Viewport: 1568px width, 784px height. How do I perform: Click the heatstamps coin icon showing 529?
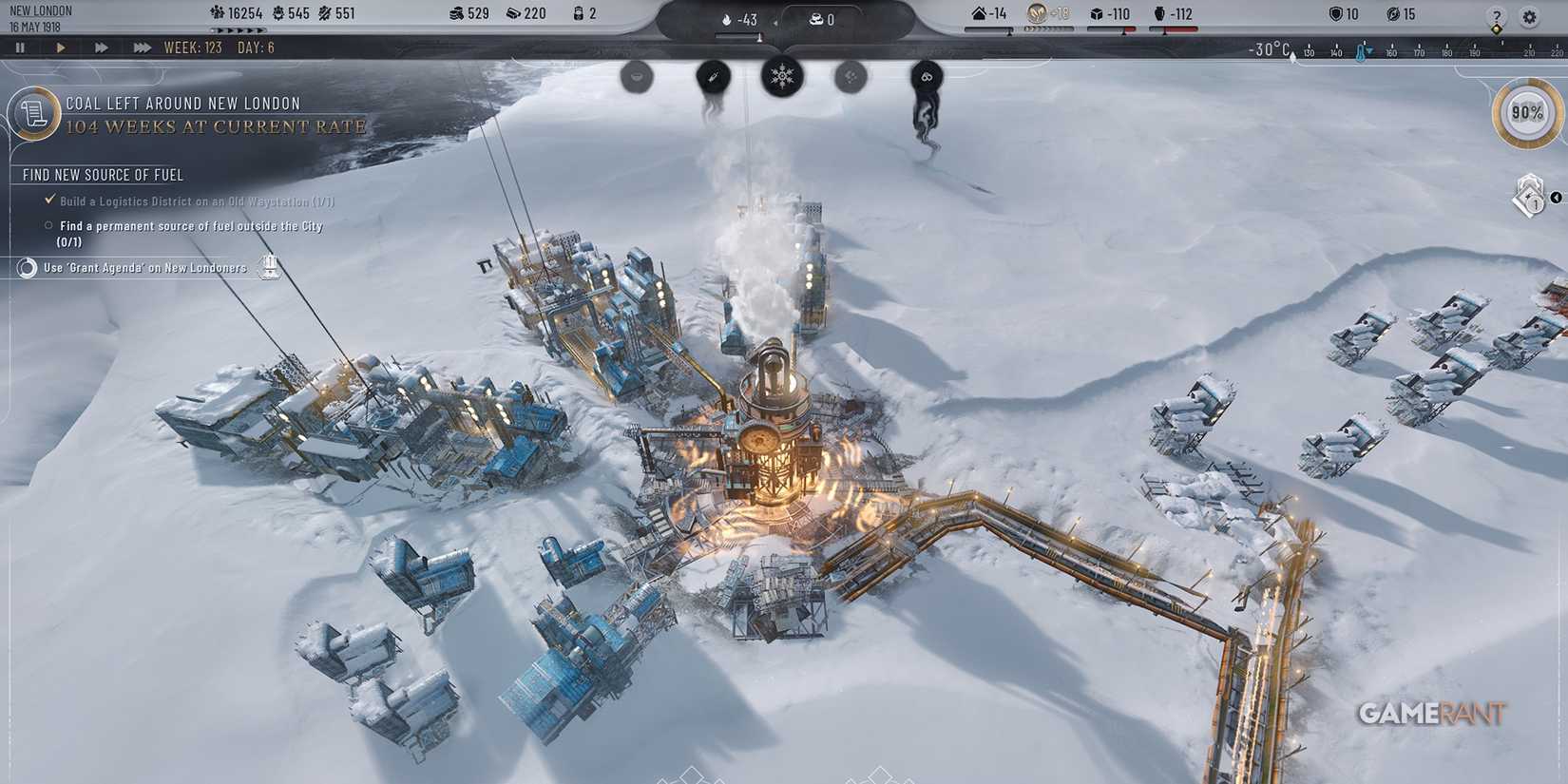tap(458, 13)
